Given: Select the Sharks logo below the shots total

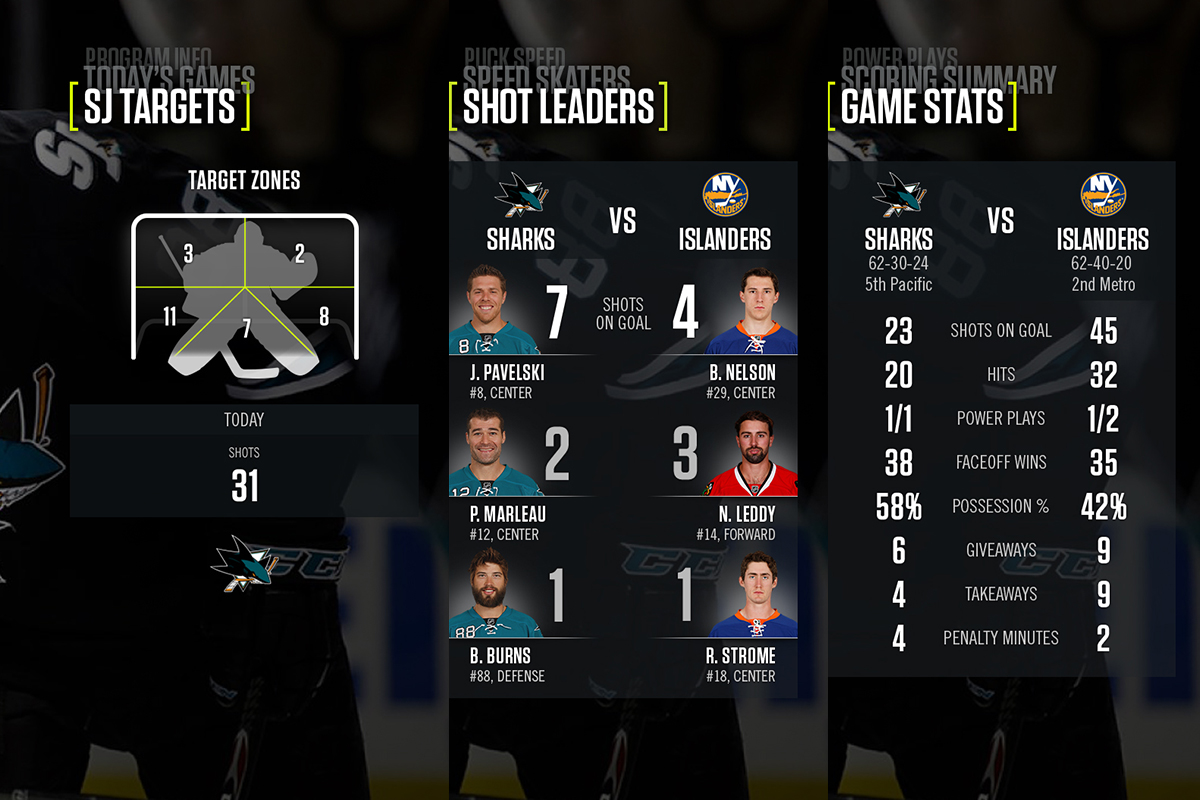Looking at the screenshot, I should click(243, 562).
